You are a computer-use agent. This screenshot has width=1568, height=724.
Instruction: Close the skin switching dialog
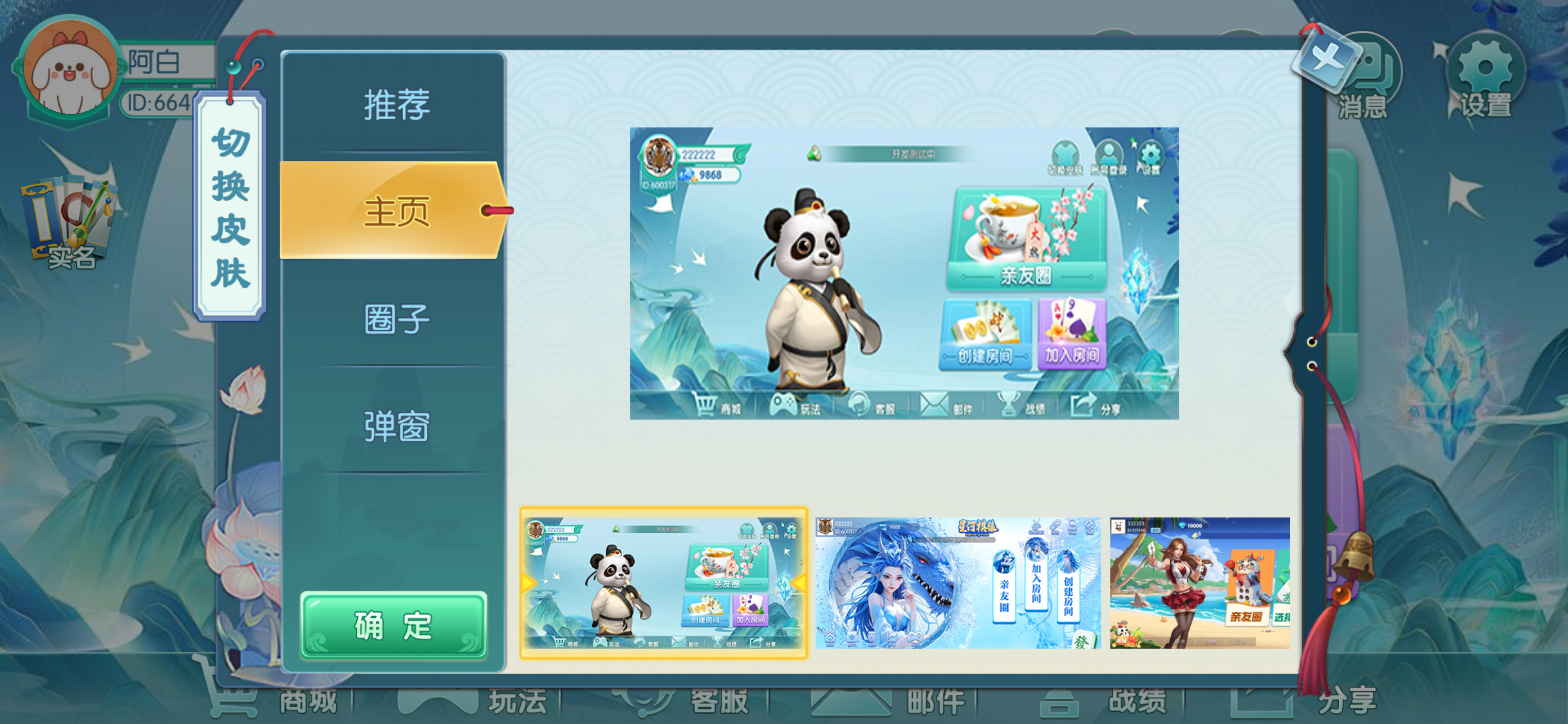pos(1325,60)
